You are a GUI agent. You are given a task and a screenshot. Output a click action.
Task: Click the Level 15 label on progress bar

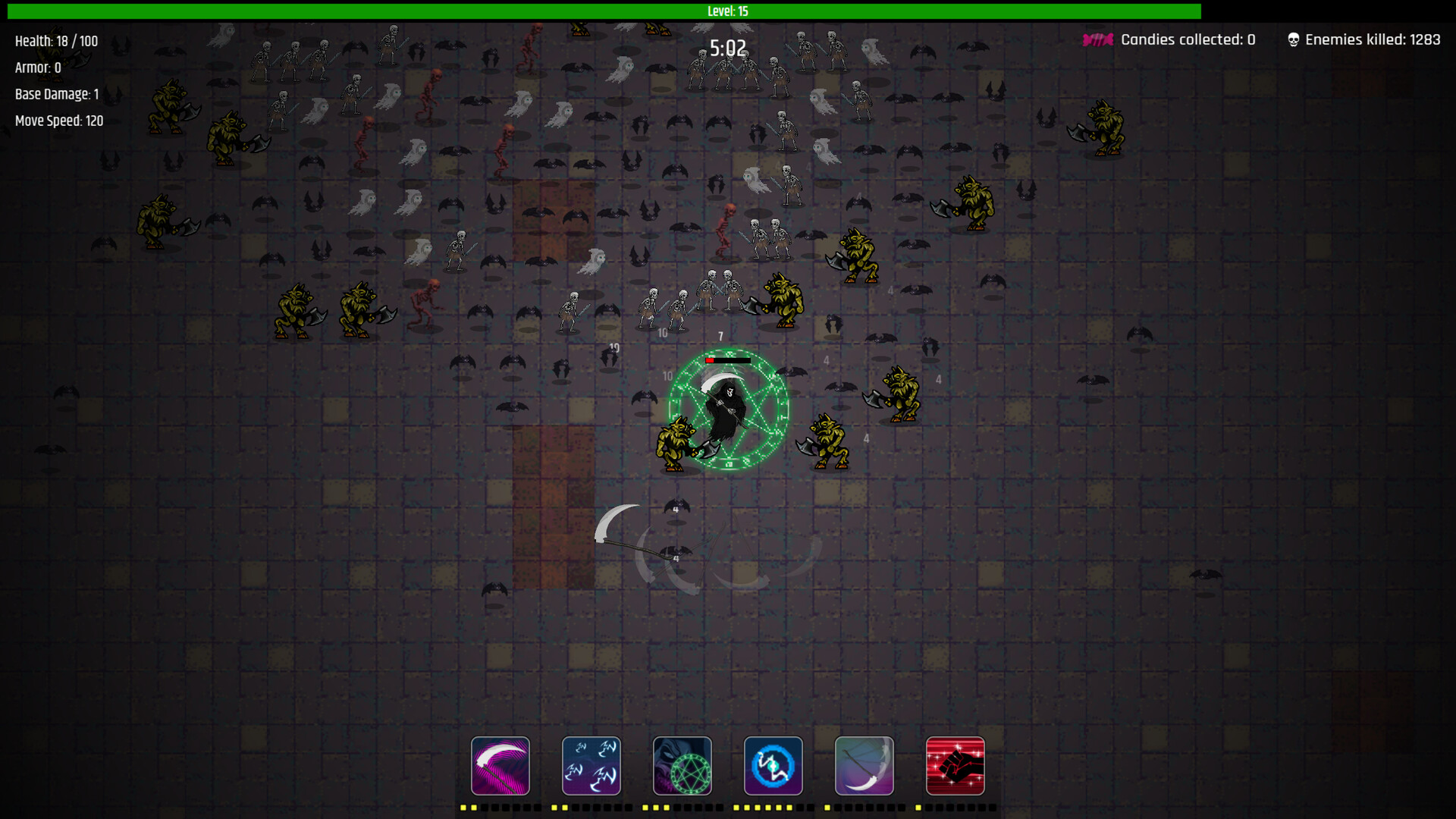click(x=727, y=11)
